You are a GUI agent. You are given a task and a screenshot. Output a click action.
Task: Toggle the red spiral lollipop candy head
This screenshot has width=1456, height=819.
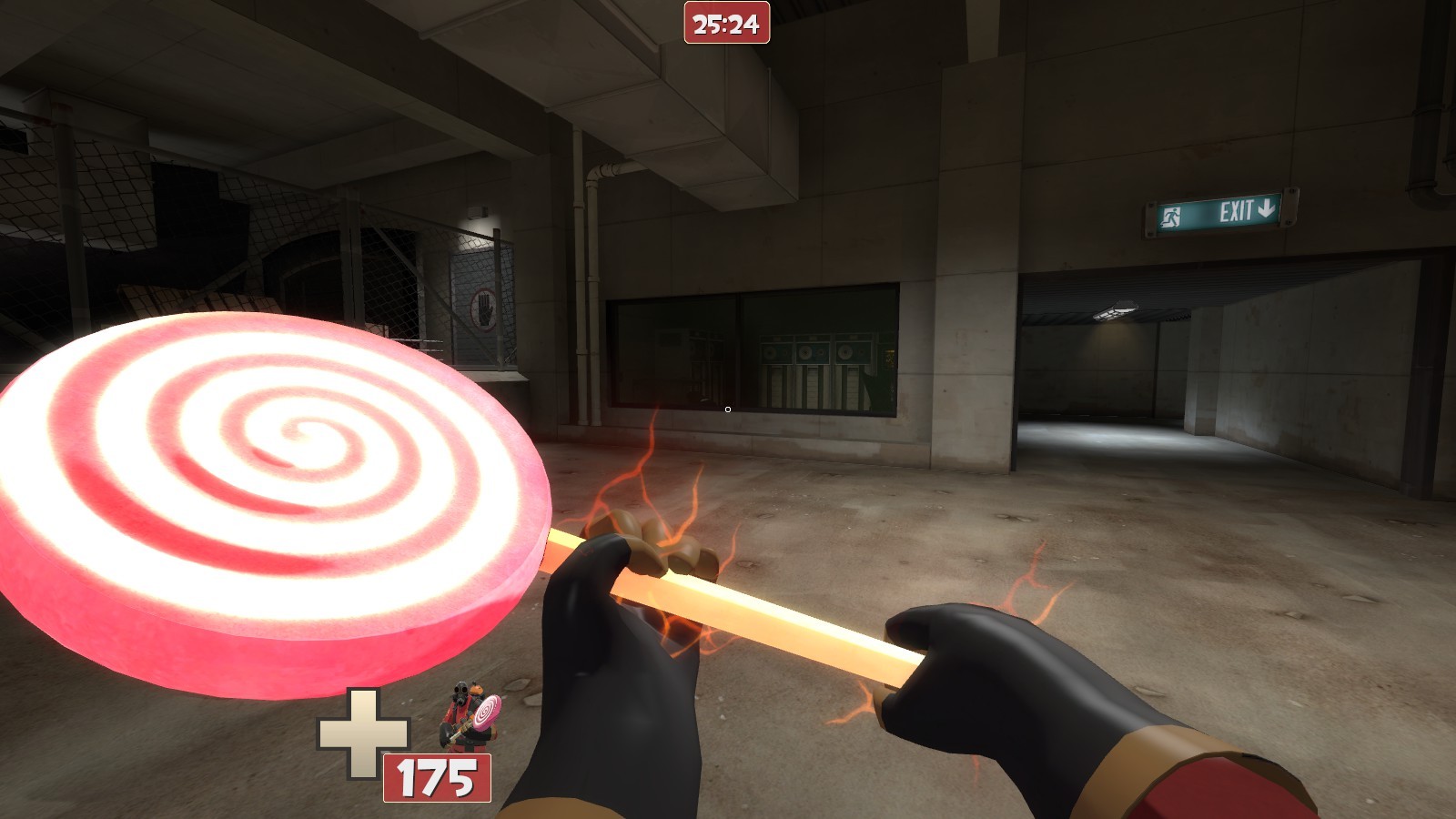pos(273,473)
